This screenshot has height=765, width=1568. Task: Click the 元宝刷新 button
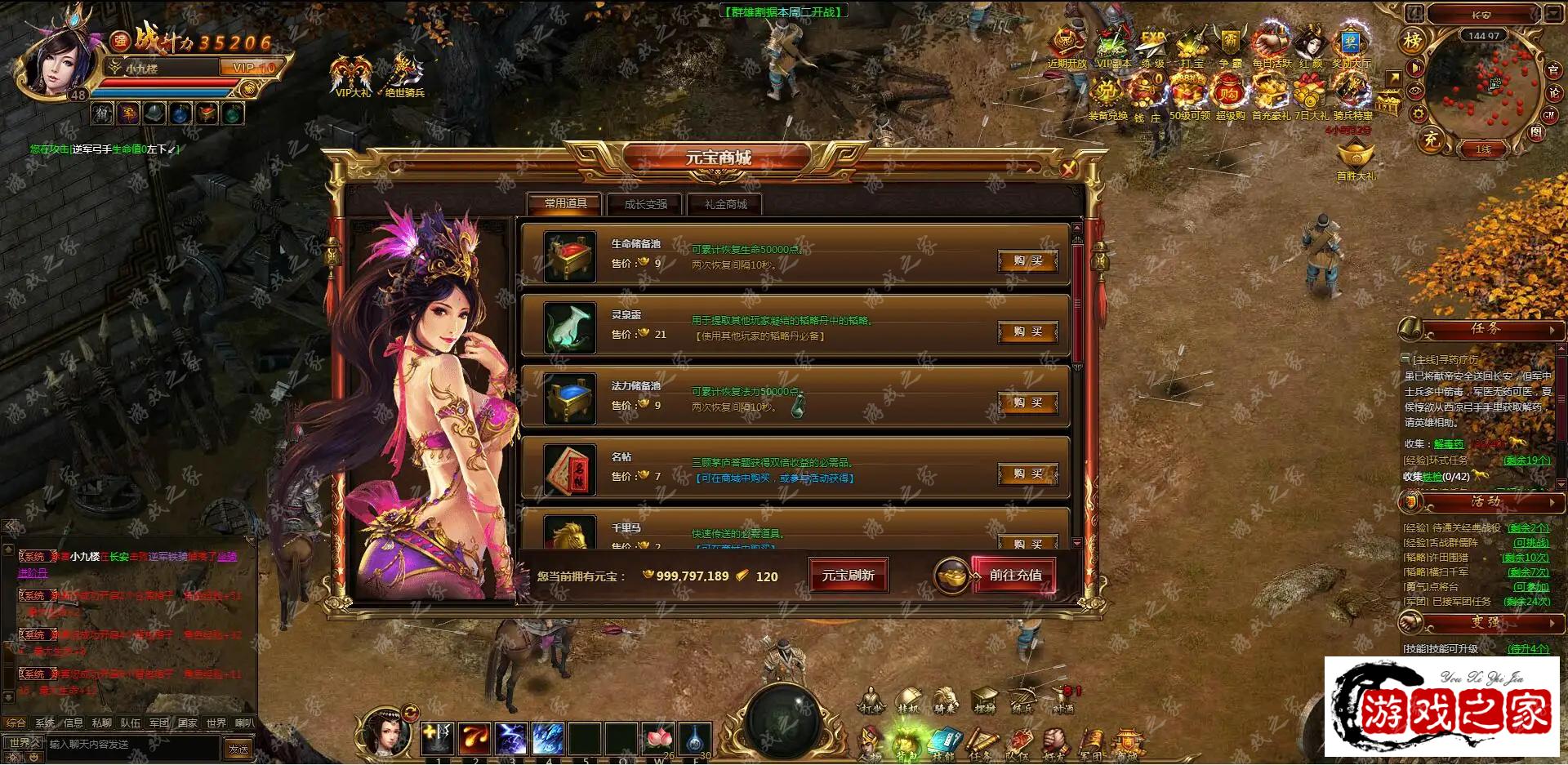tap(848, 576)
